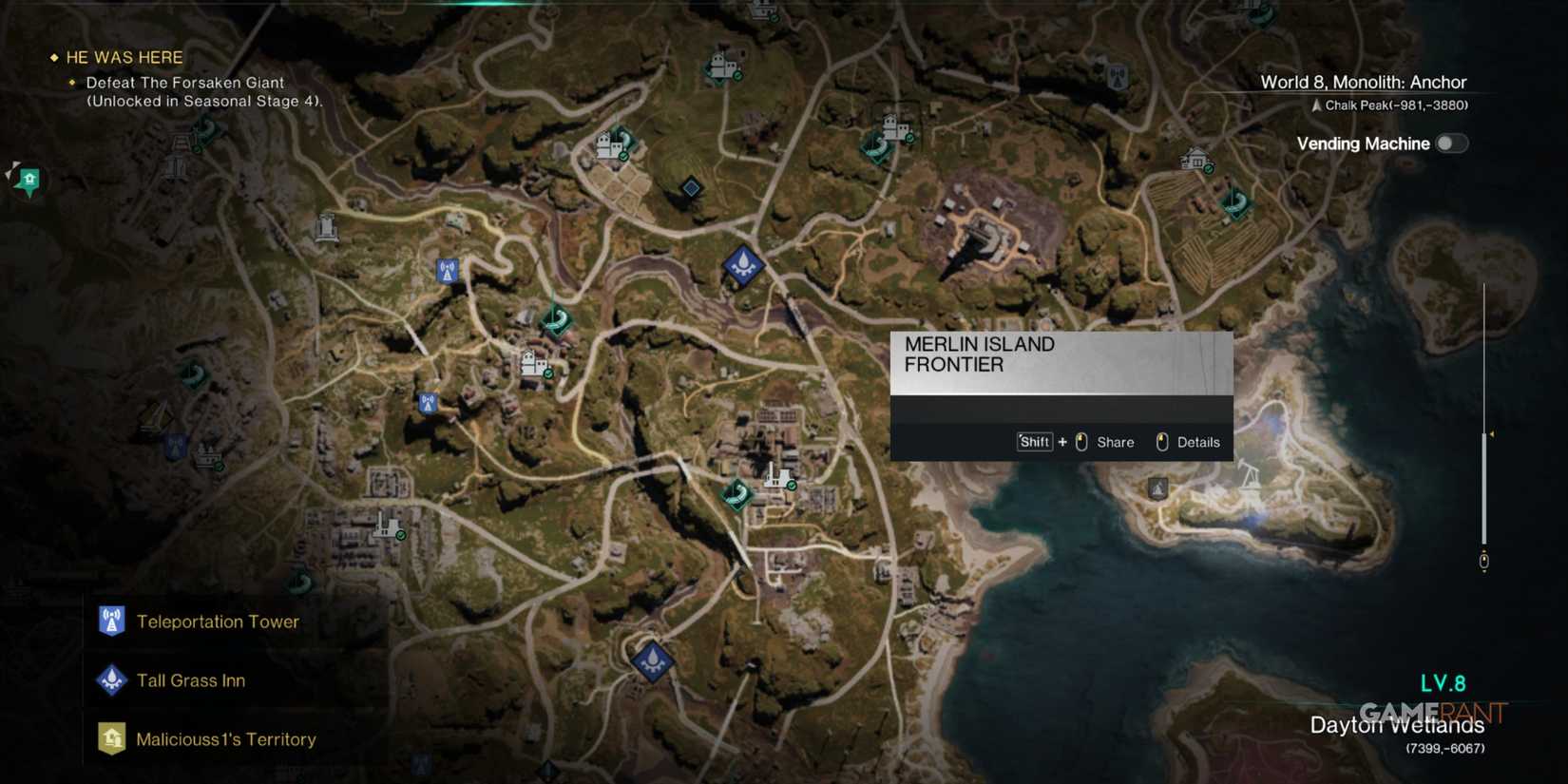Viewport: 1568px width, 784px height.
Task: Click the Teleportation Tower icon in the legend
Action: (x=111, y=621)
